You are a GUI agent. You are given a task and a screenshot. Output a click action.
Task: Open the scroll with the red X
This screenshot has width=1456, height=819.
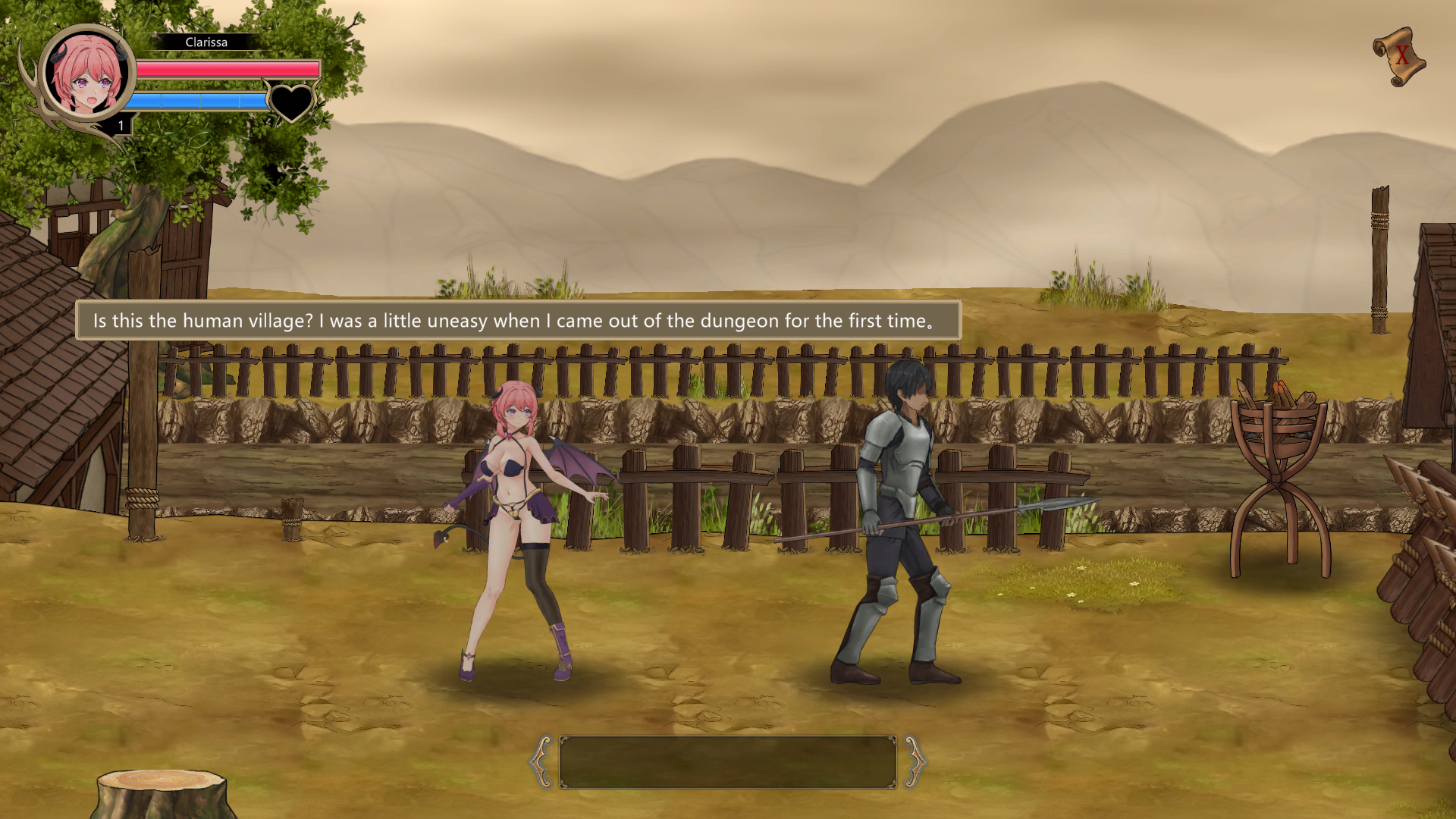(1400, 56)
